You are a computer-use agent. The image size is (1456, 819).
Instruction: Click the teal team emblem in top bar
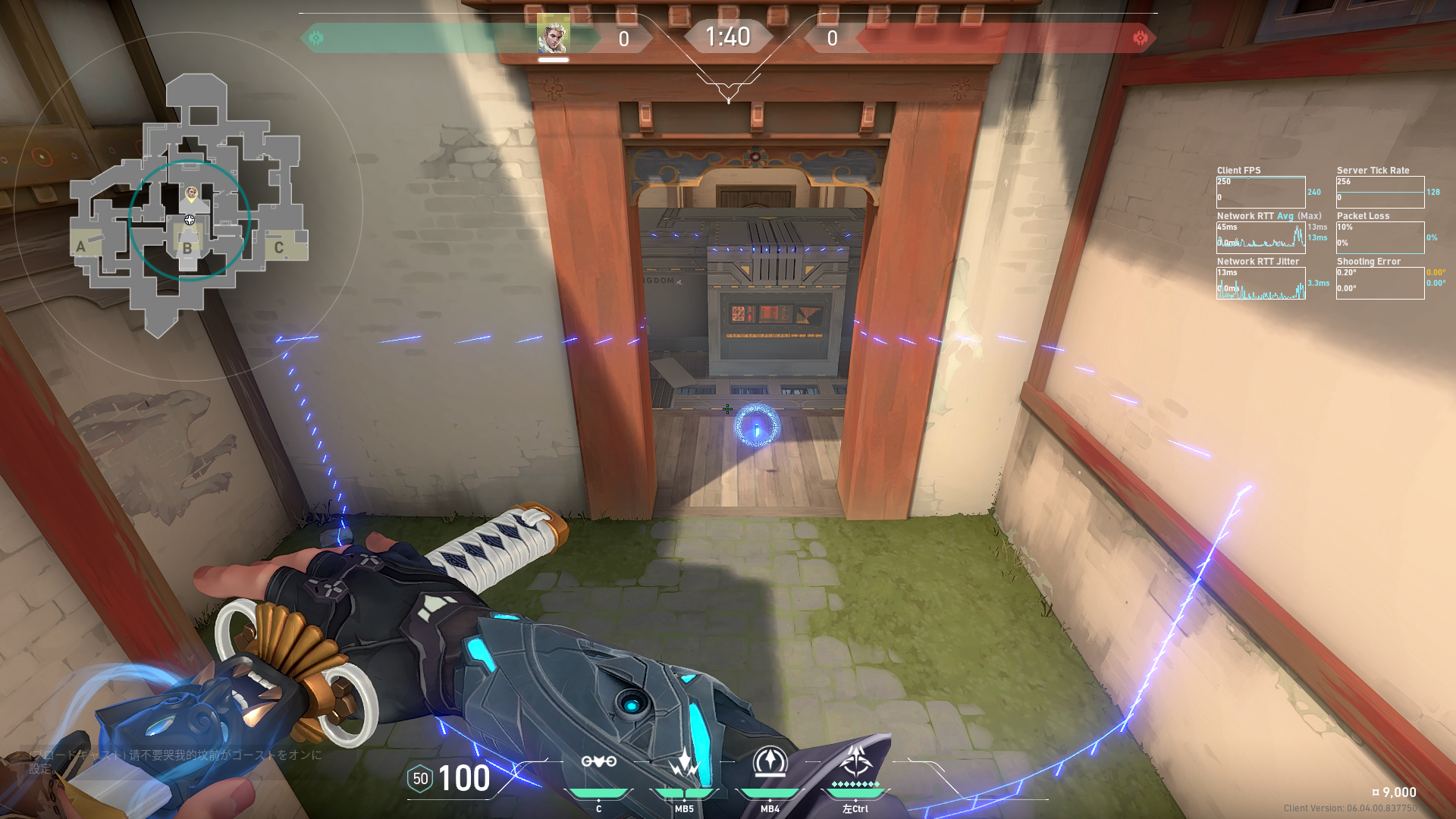coord(316,38)
